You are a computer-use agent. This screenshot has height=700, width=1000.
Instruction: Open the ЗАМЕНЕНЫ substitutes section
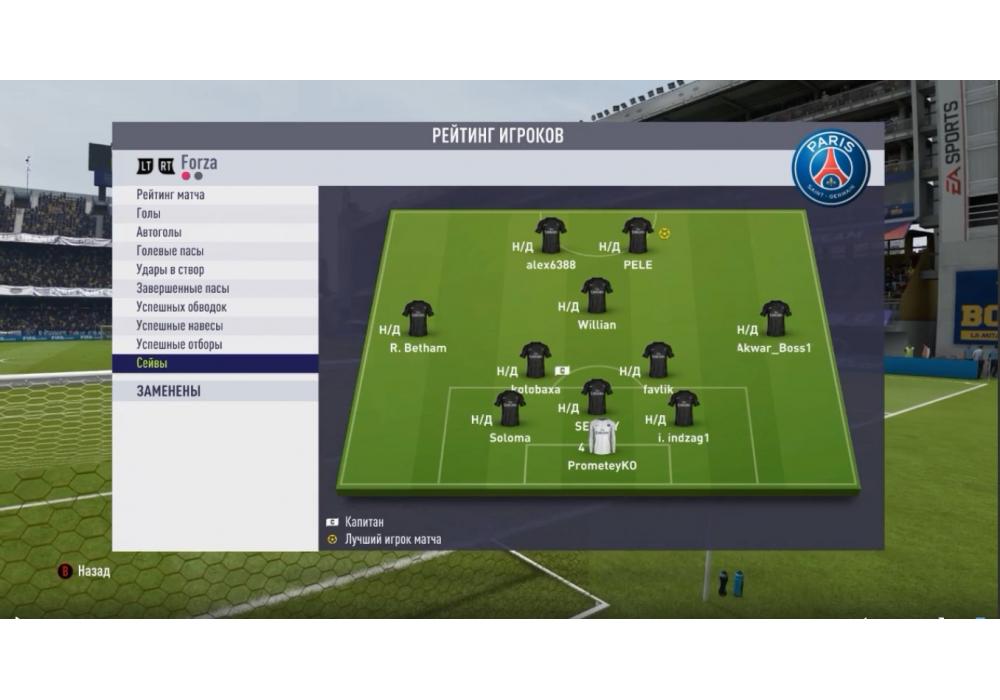(216, 391)
